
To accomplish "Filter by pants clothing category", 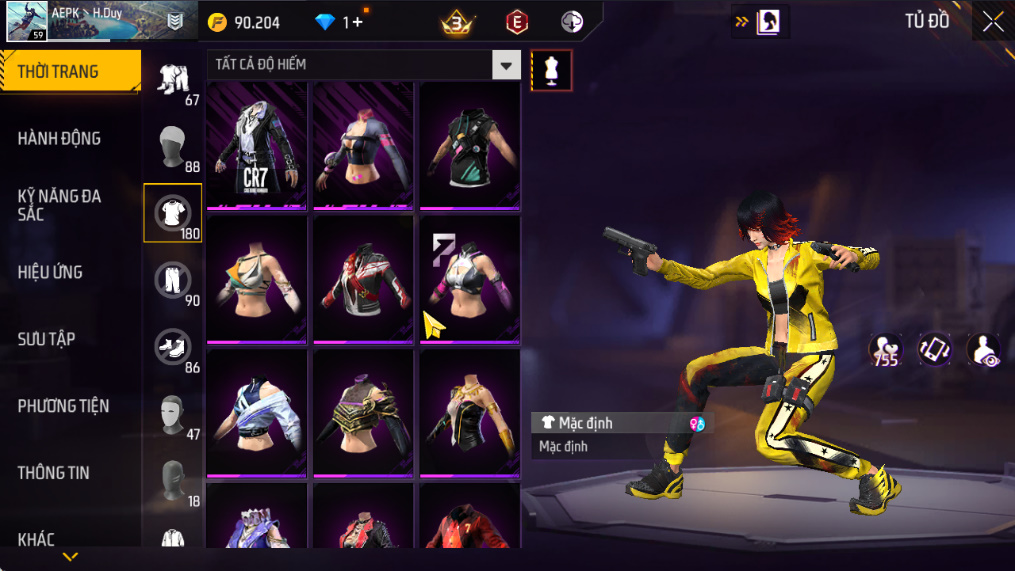I will 173,279.
